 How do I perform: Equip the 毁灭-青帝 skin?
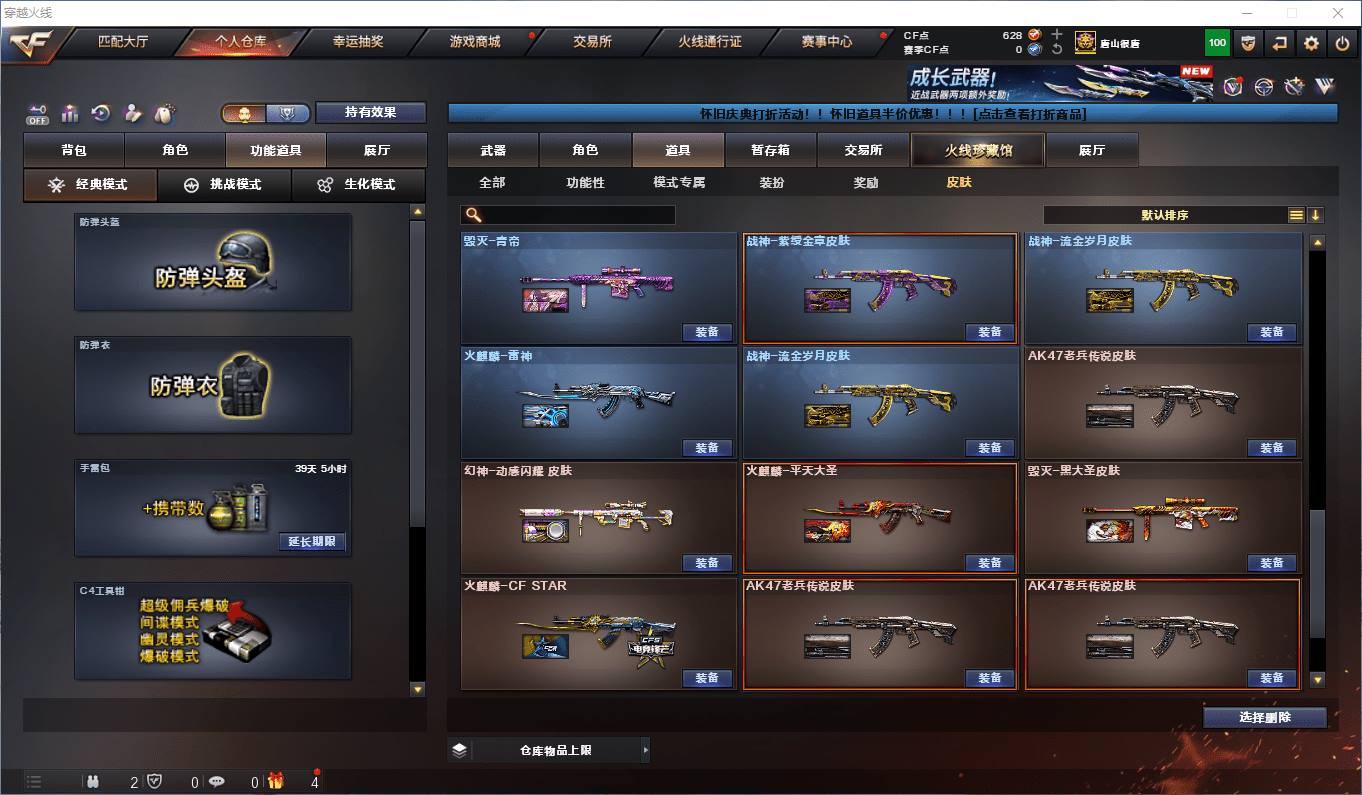[x=707, y=332]
